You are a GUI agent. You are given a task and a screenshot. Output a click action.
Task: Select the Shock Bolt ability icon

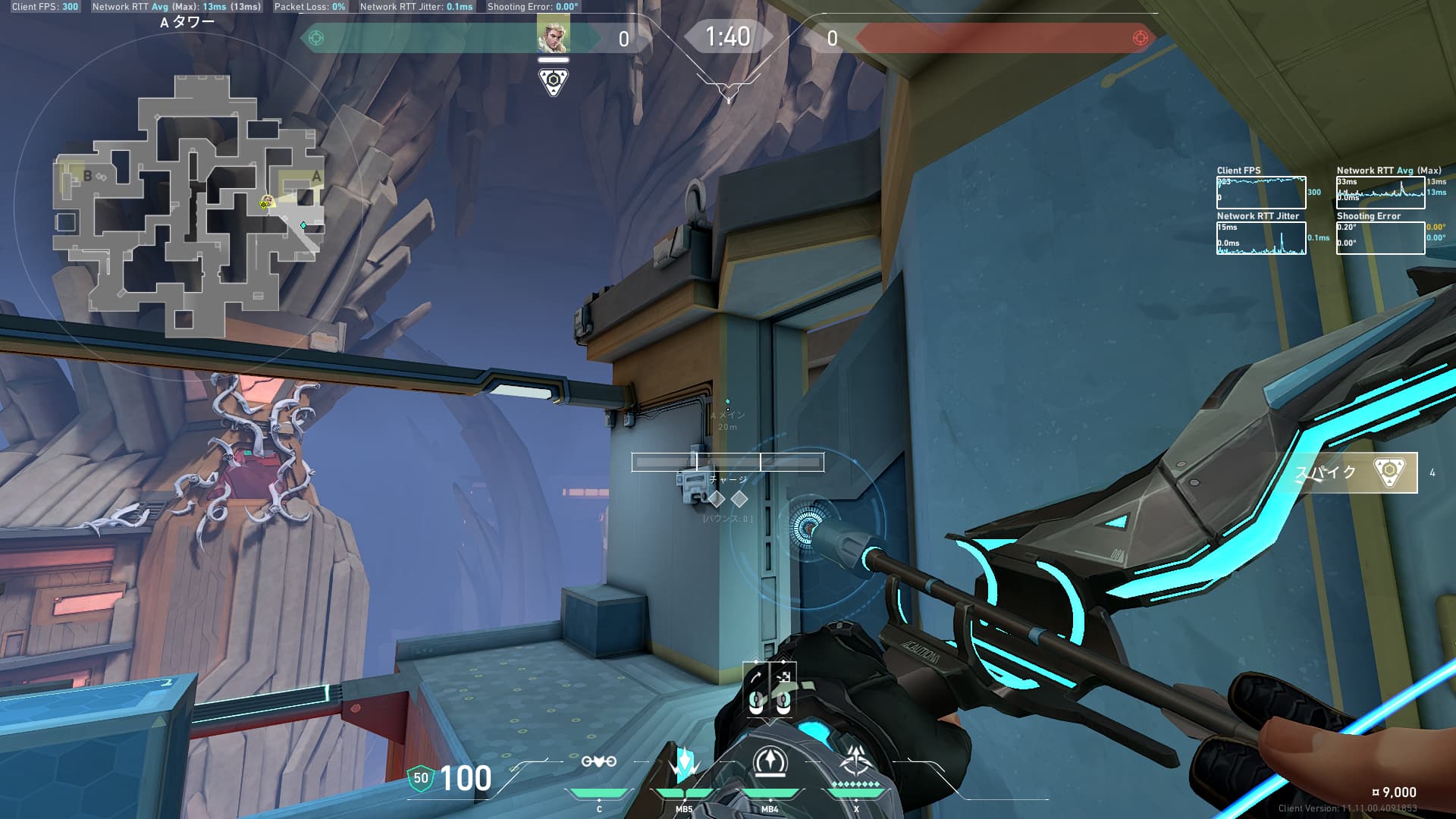click(684, 764)
